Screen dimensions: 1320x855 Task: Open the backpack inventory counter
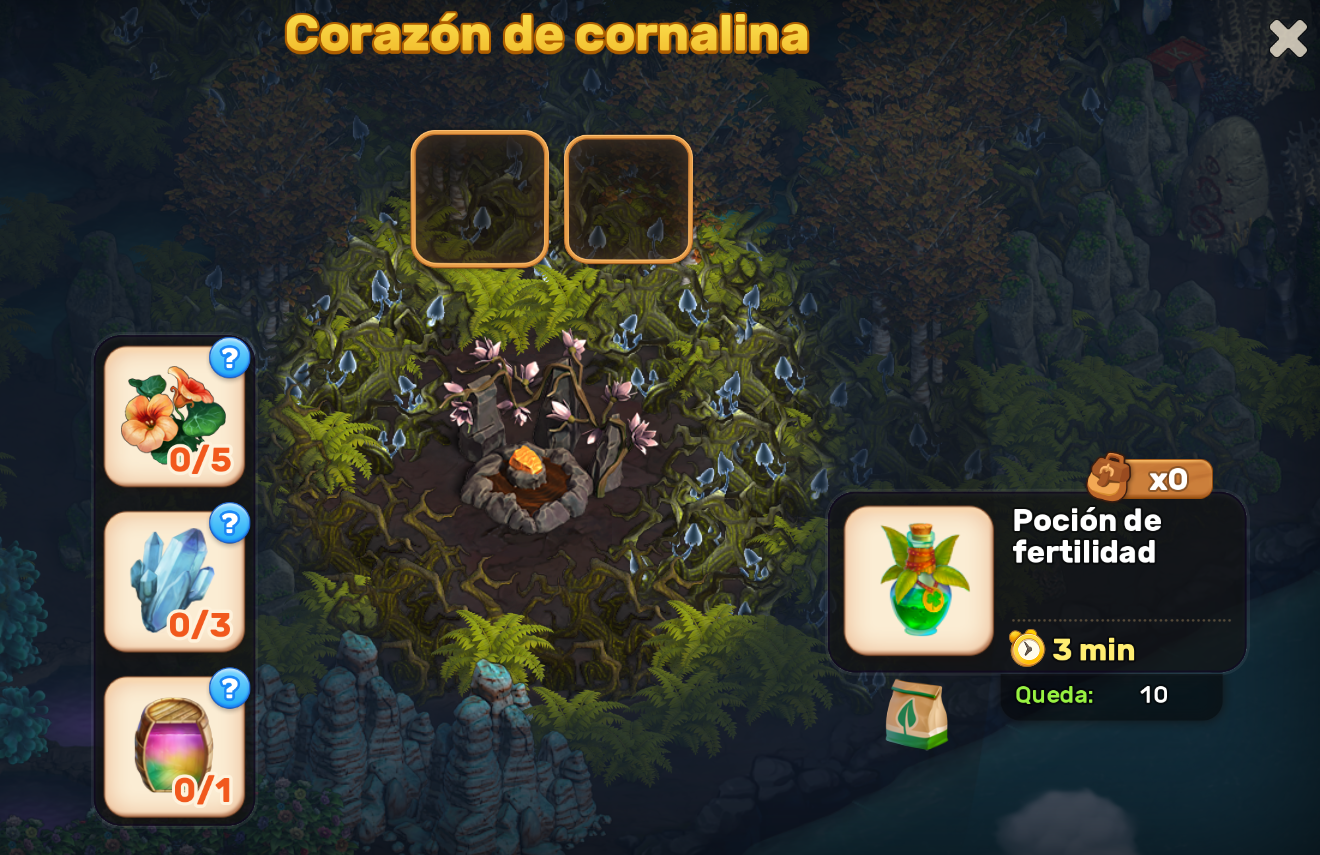coord(1150,479)
